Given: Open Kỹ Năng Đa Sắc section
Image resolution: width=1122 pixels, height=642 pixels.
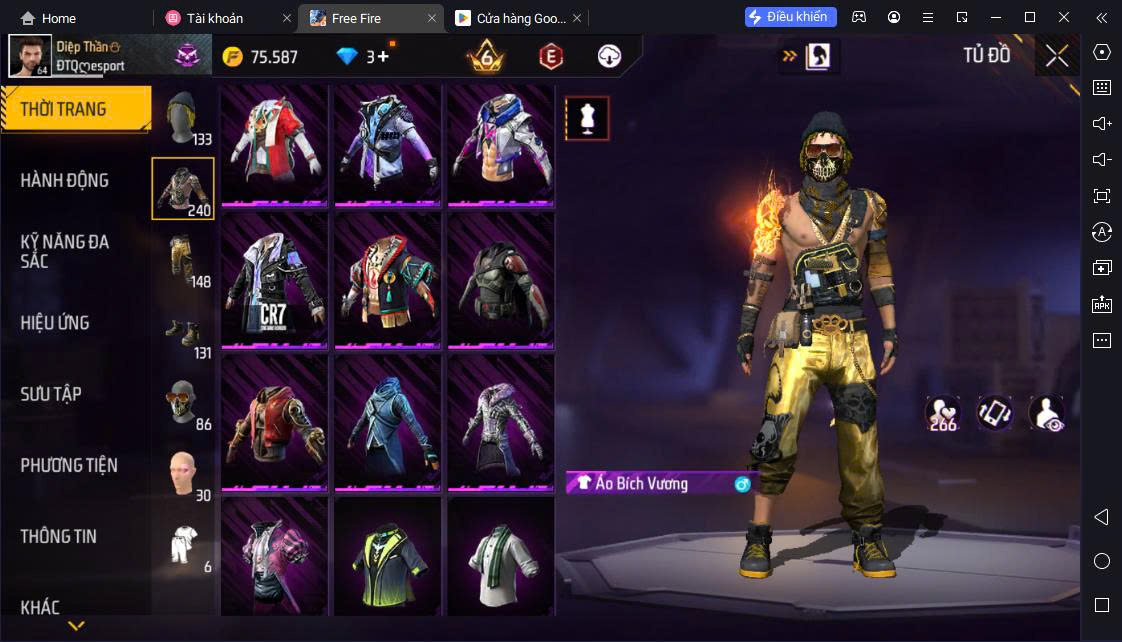Looking at the screenshot, I should pos(65,251).
